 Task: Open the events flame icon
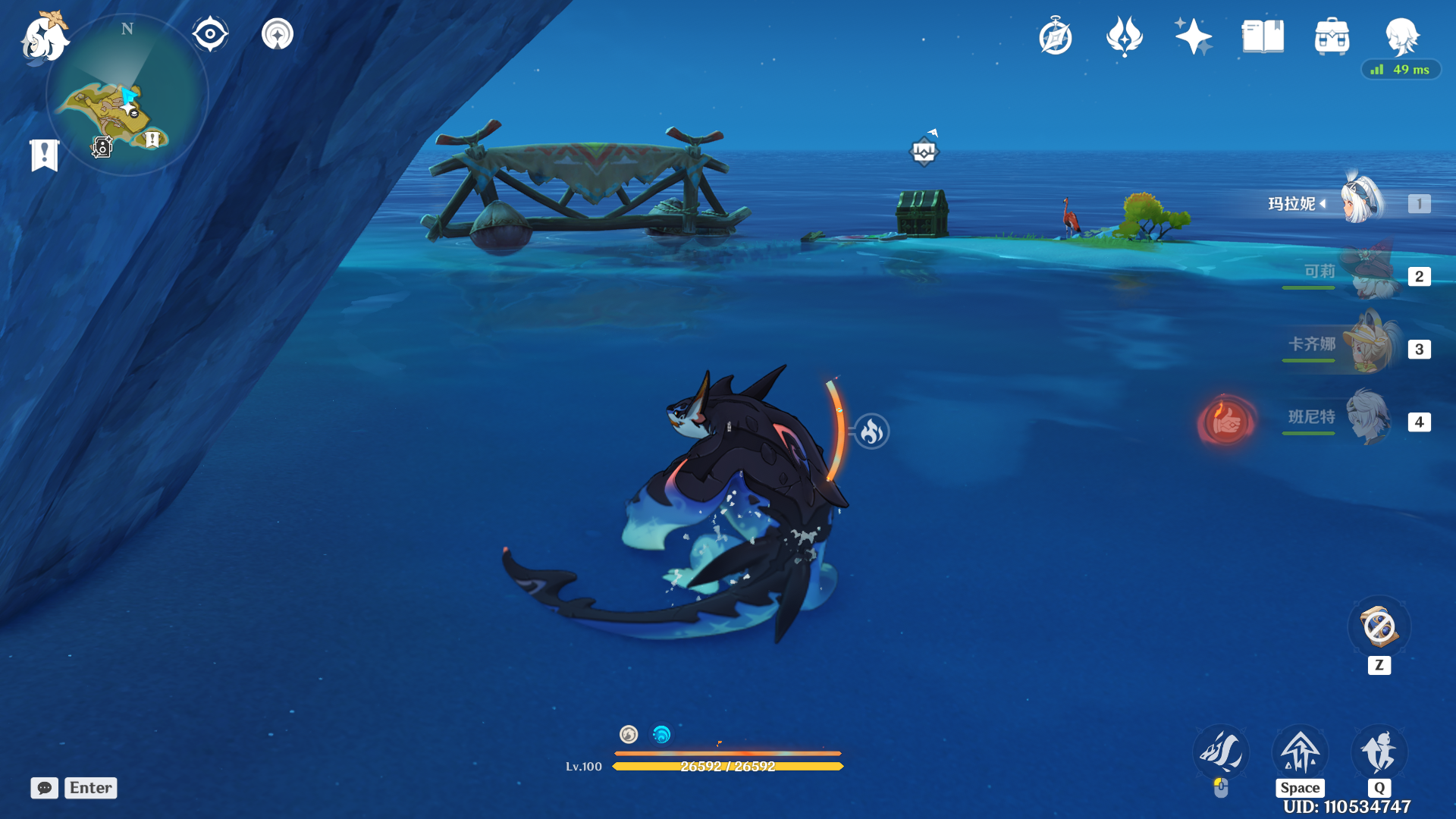tap(1125, 36)
